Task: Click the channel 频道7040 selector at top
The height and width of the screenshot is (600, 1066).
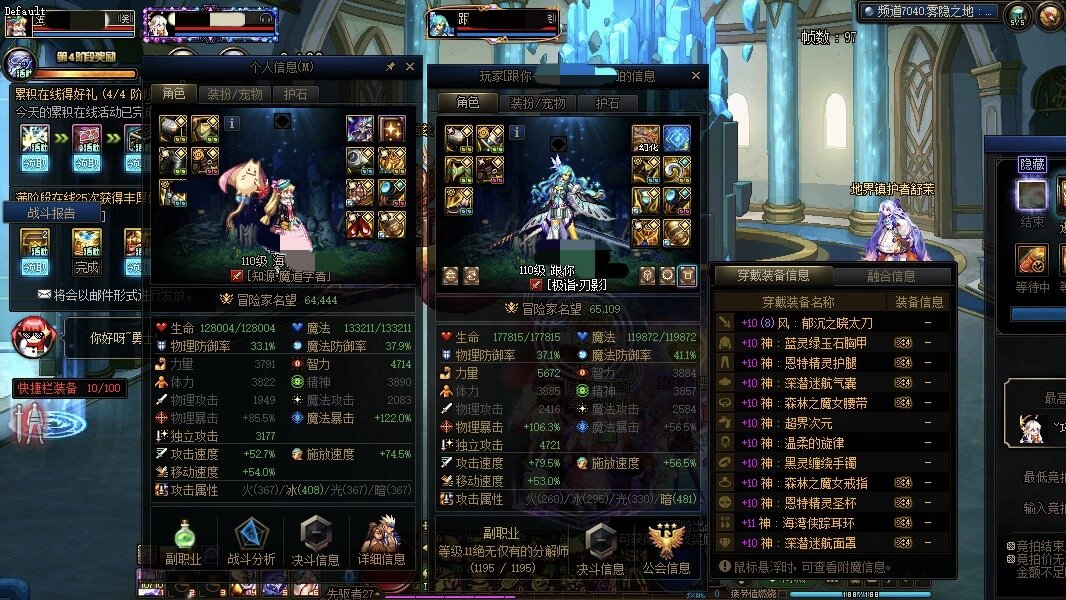Action: 926,12
